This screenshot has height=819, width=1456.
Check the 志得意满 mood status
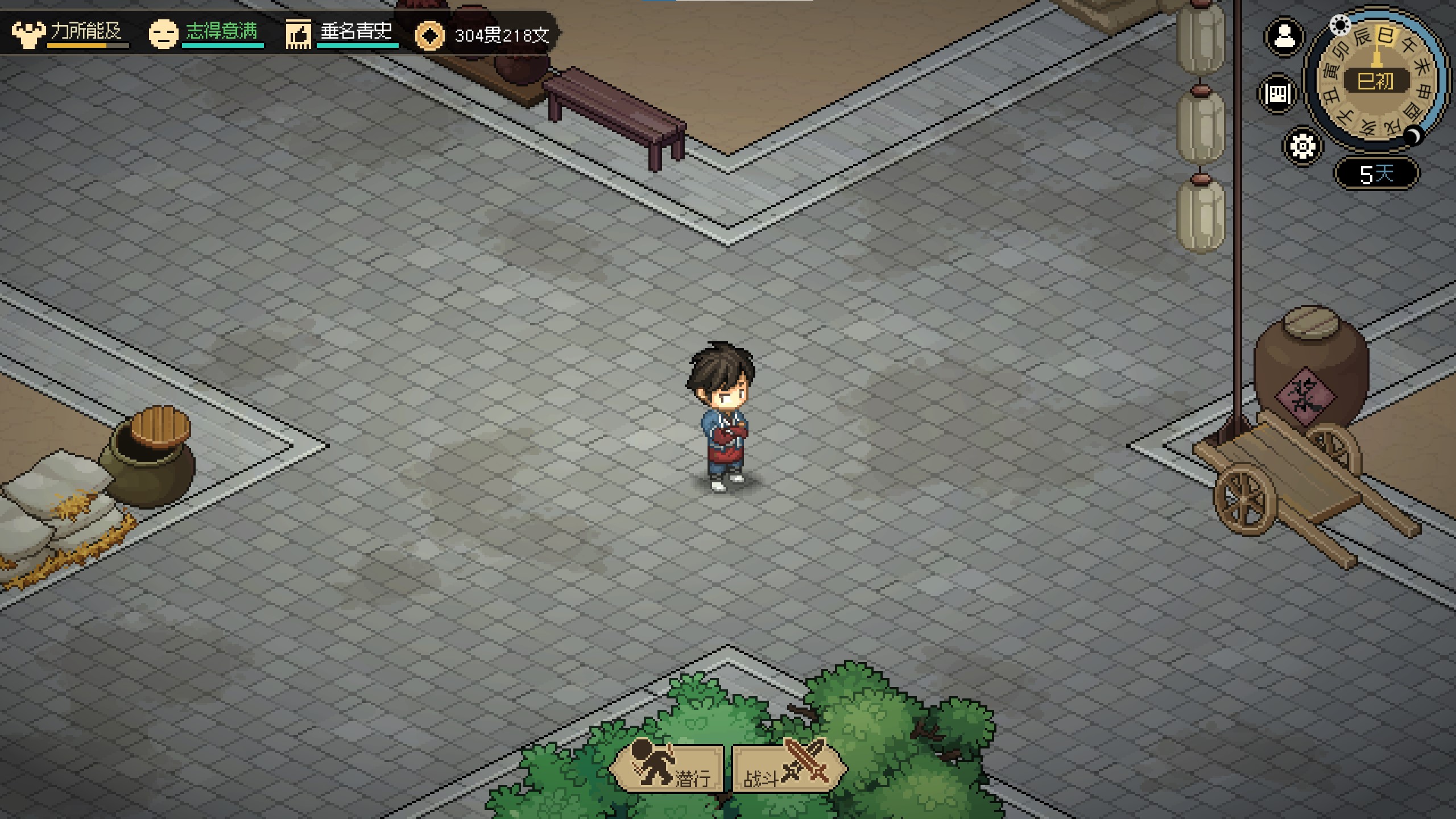click(x=206, y=33)
